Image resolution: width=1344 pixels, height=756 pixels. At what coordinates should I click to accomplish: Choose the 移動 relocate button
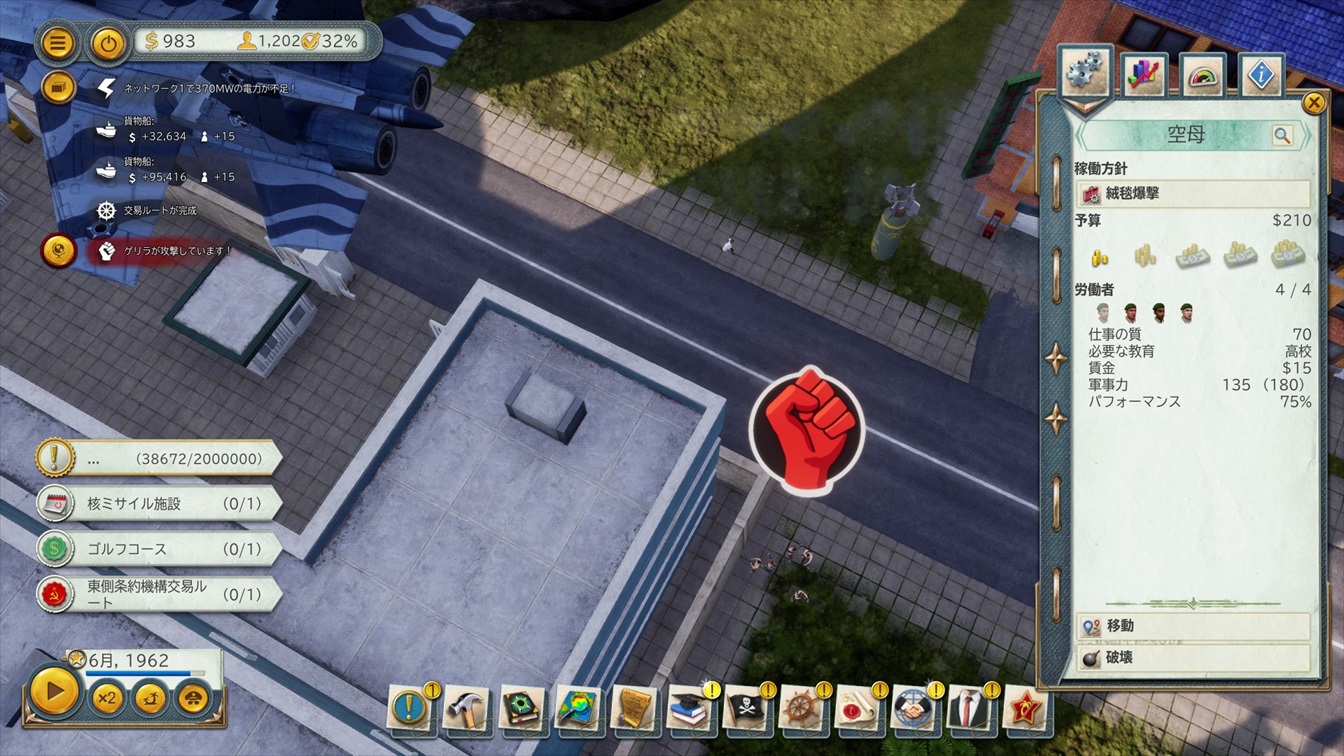[1194, 626]
